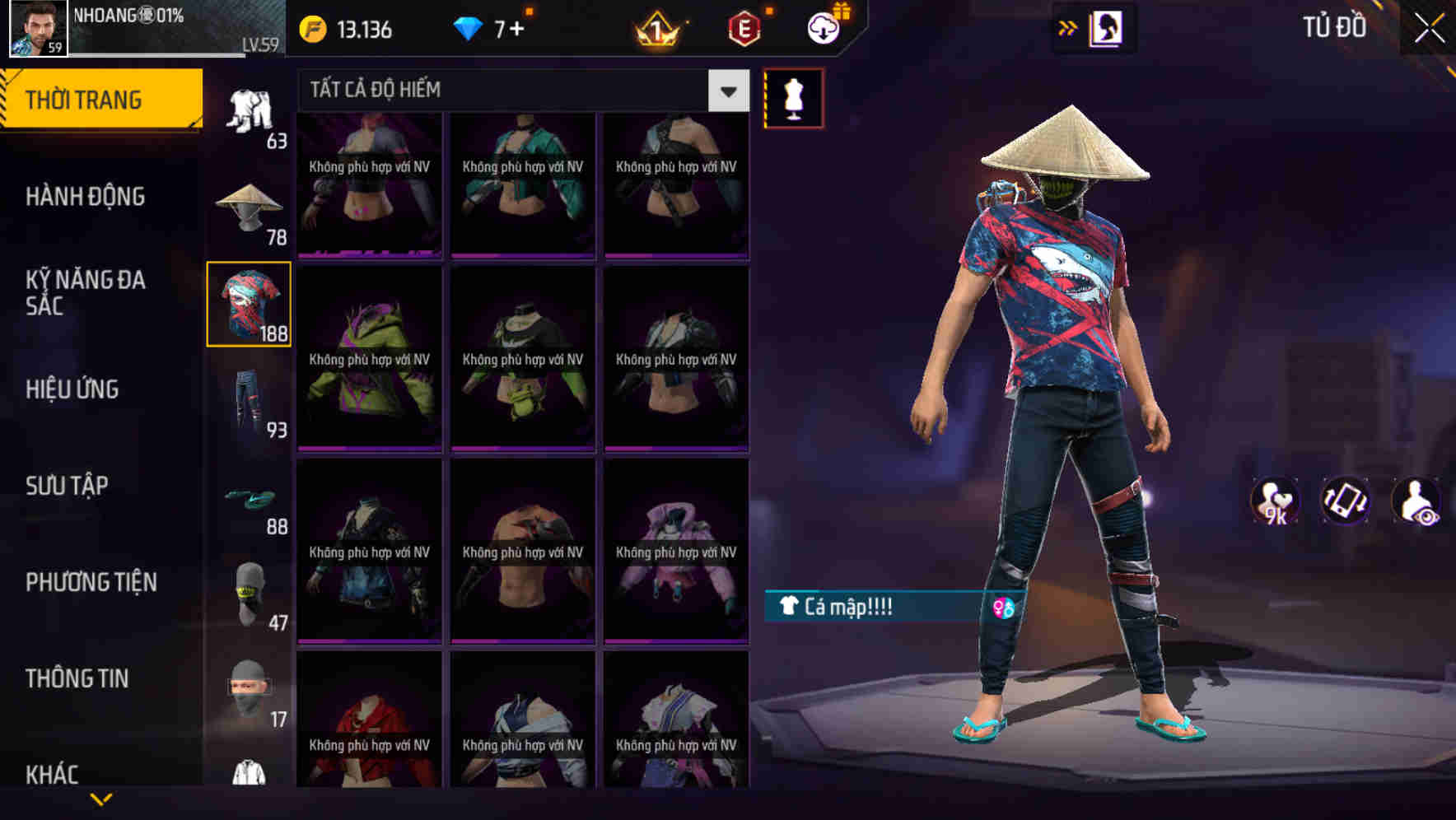
Task: Collapse the panel using the double chevron arrows
Action: pos(1068,27)
